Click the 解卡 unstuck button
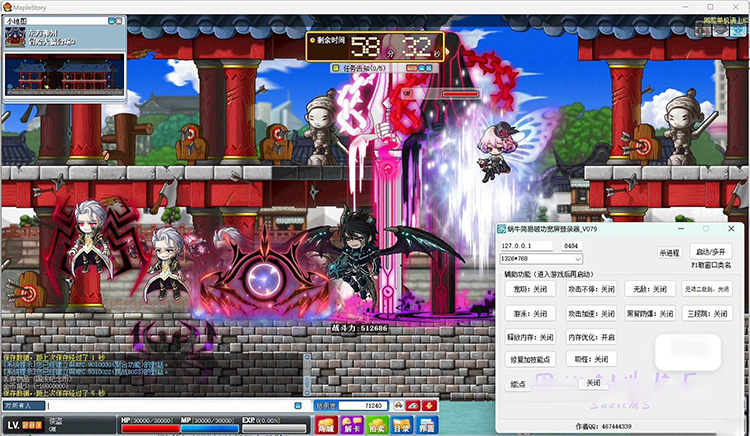The width and height of the screenshot is (750, 436). tap(349, 426)
